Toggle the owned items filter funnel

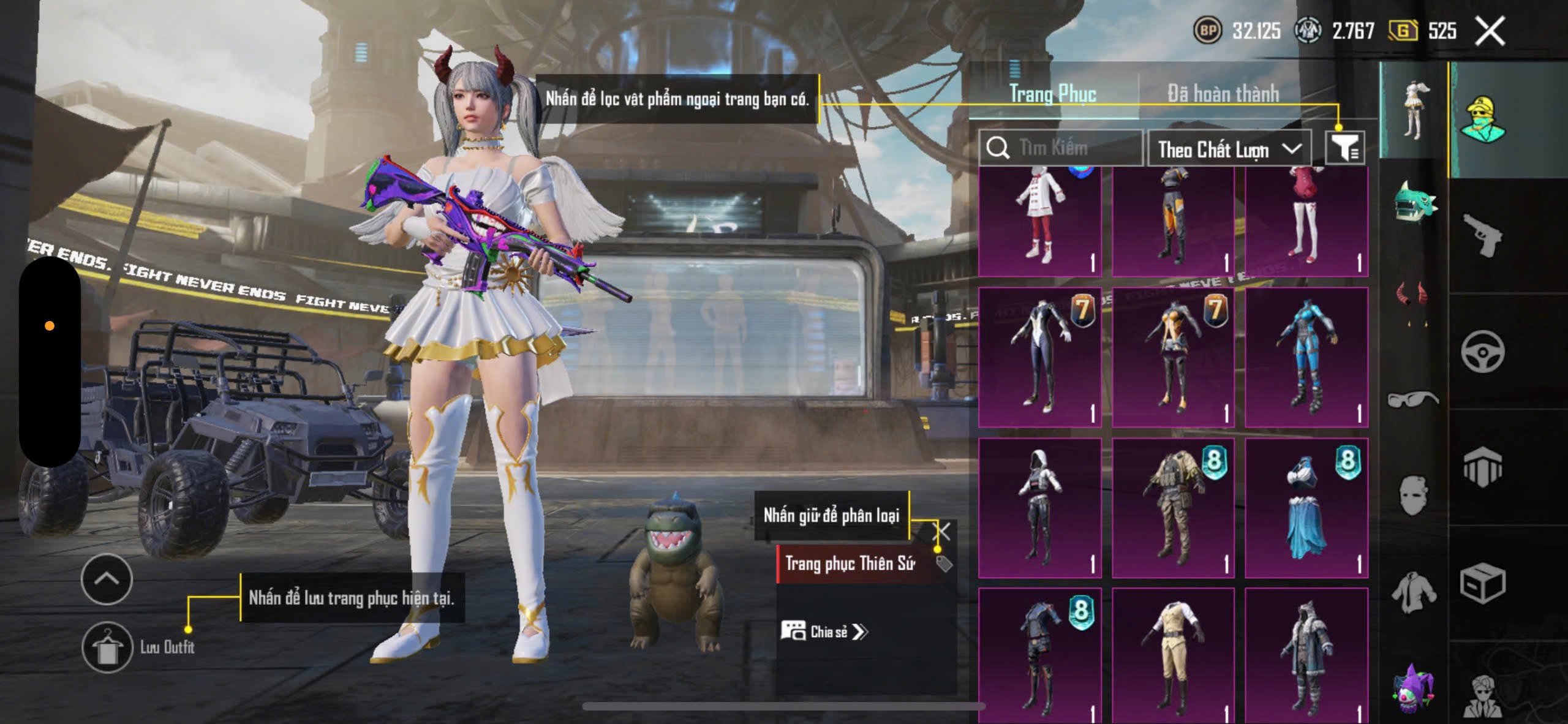1345,148
